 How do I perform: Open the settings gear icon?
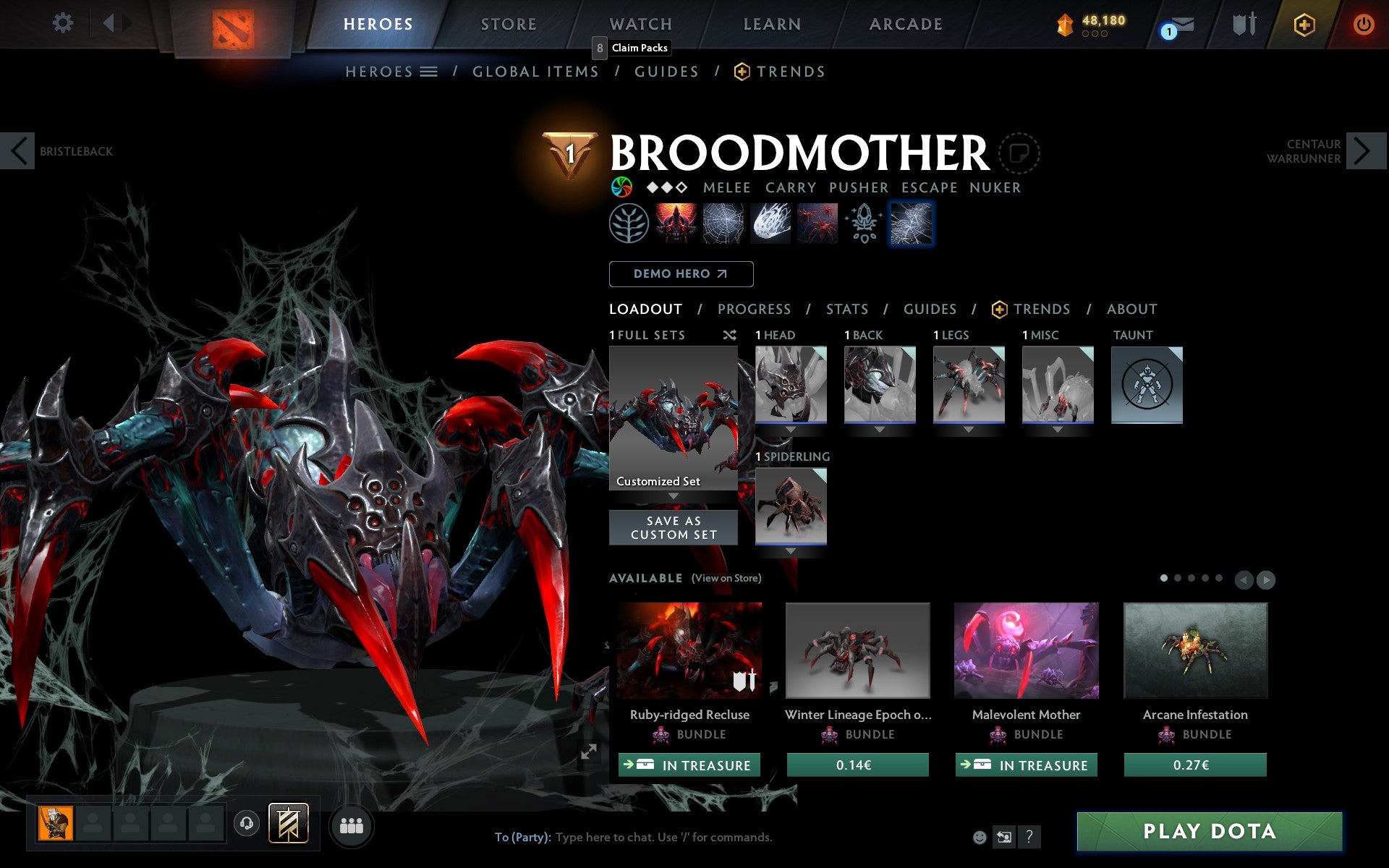pyautogui.click(x=64, y=23)
